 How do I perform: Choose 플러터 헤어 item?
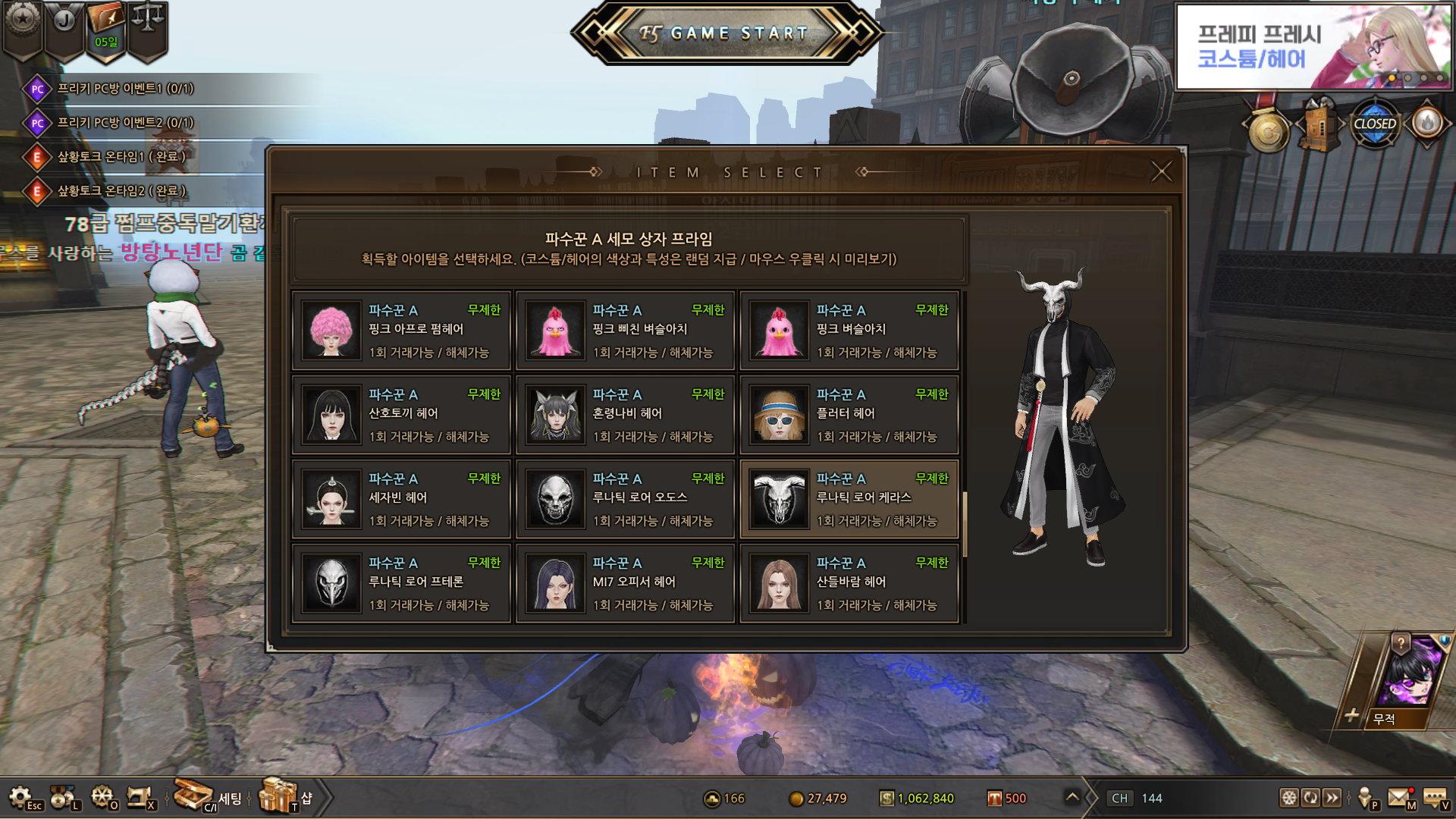pyautogui.click(x=849, y=415)
